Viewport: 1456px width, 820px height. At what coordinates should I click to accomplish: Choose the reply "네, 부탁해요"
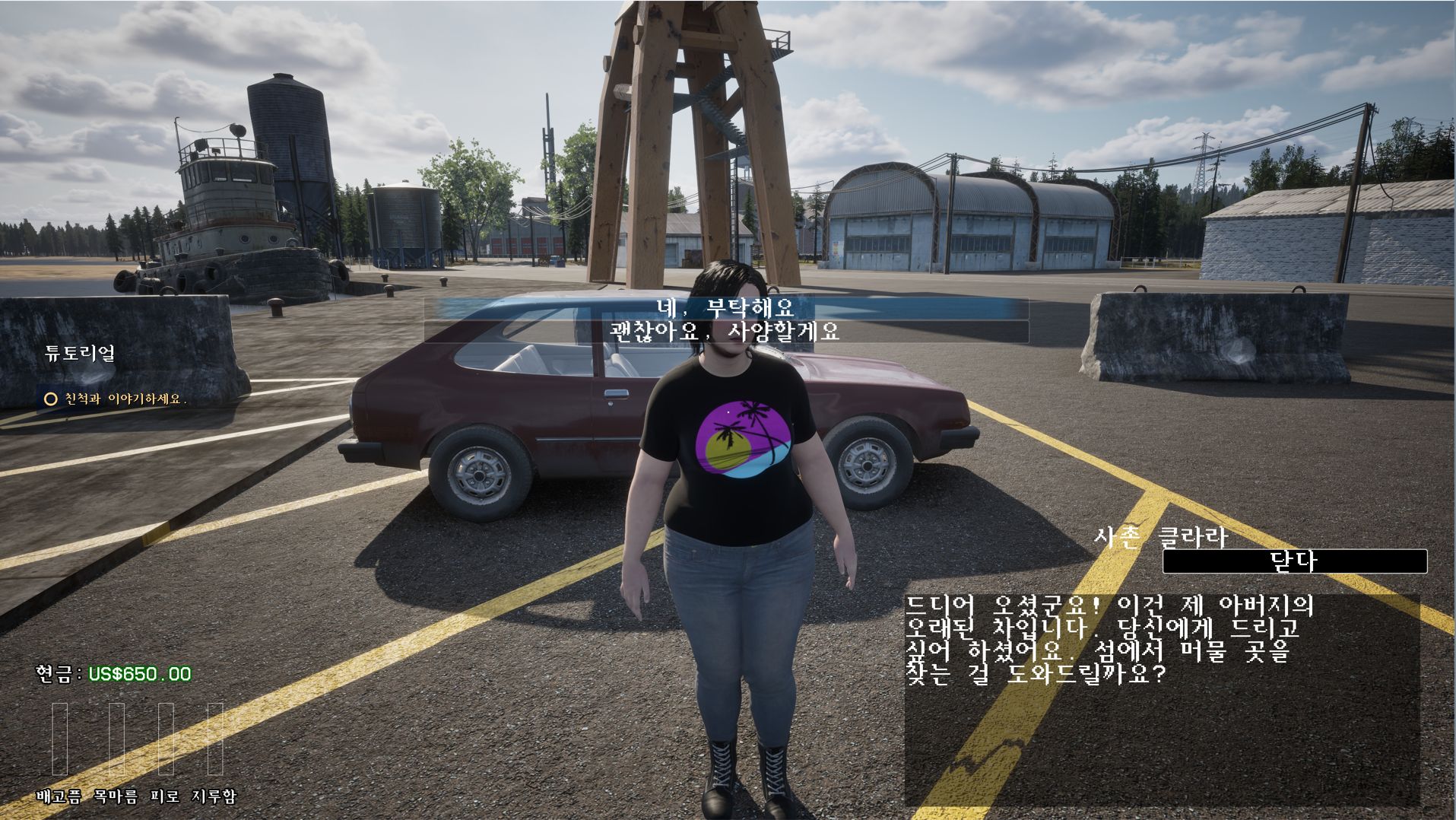pyautogui.click(x=725, y=308)
